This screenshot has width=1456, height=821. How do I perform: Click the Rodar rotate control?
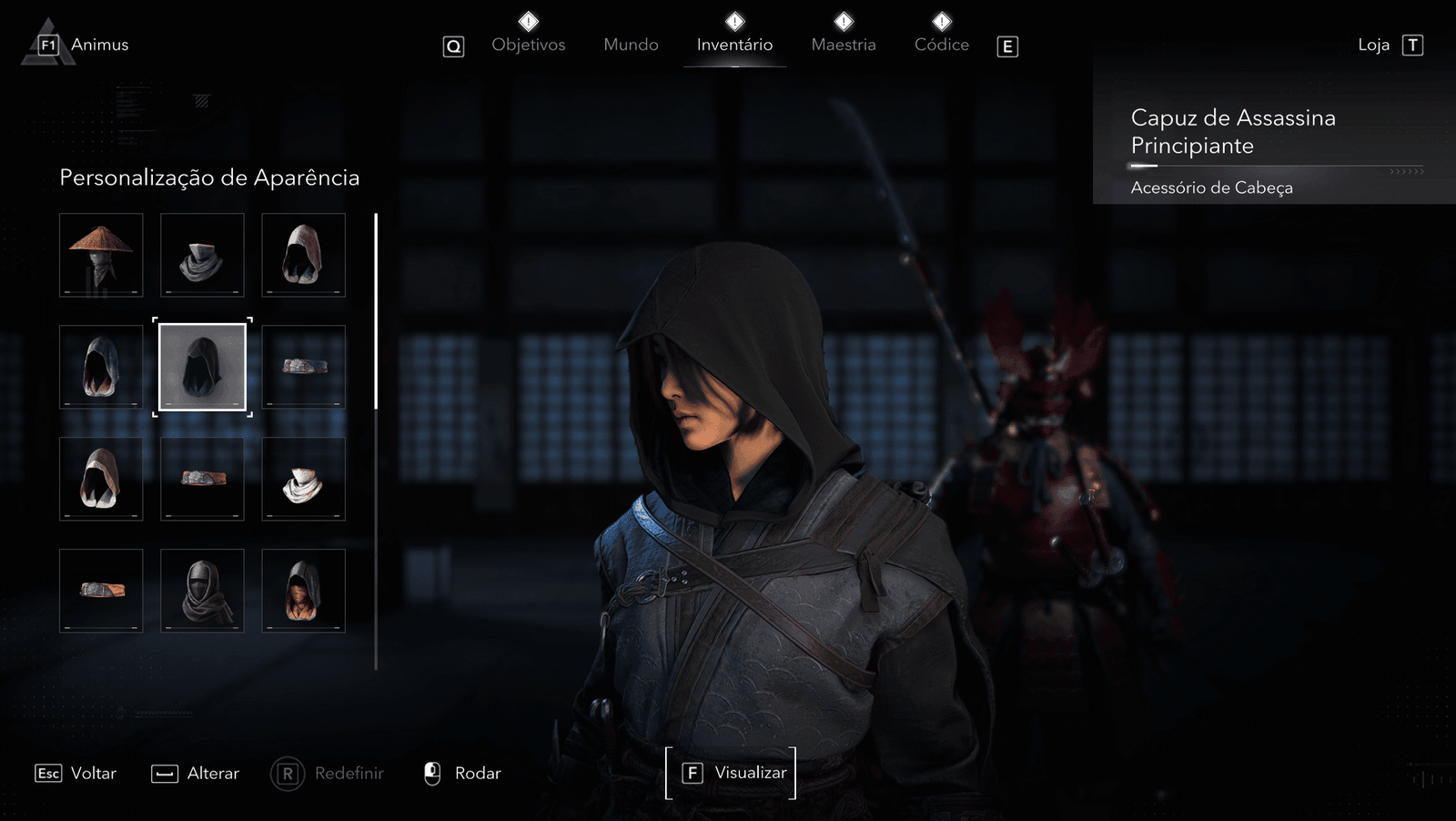coord(463,773)
